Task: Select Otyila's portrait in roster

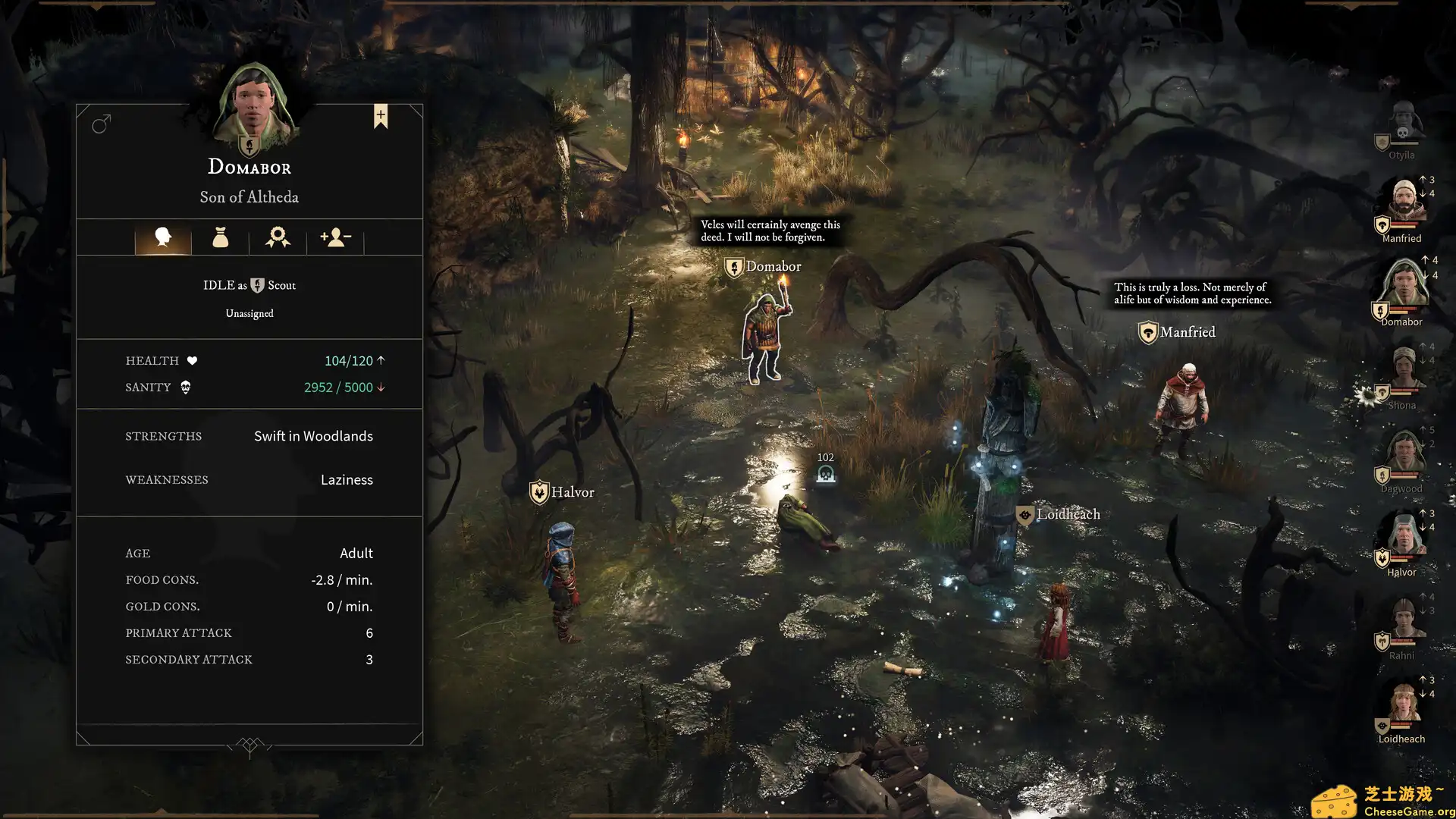Action: point(1403,124)
